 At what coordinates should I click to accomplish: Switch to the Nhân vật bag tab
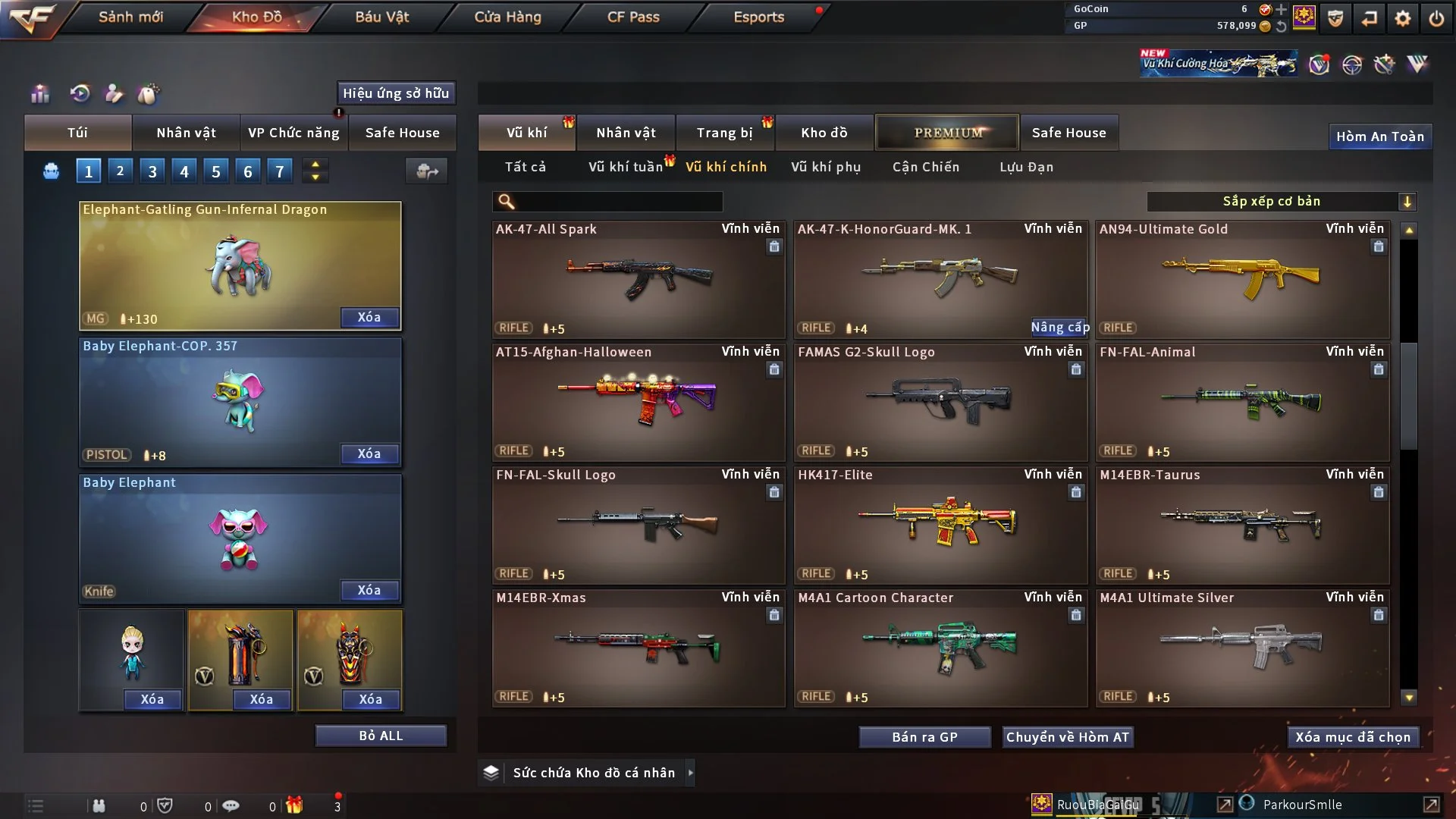(x=186, y=133)
